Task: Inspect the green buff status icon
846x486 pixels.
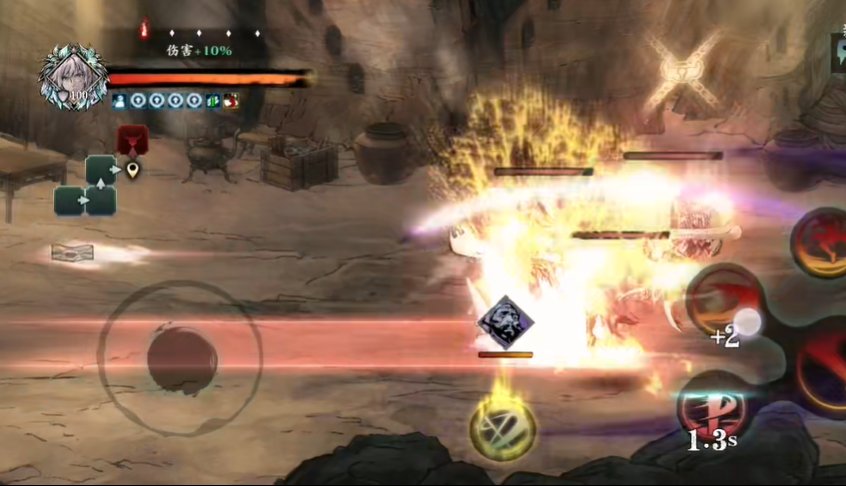Action: click(x=212, y=100)
